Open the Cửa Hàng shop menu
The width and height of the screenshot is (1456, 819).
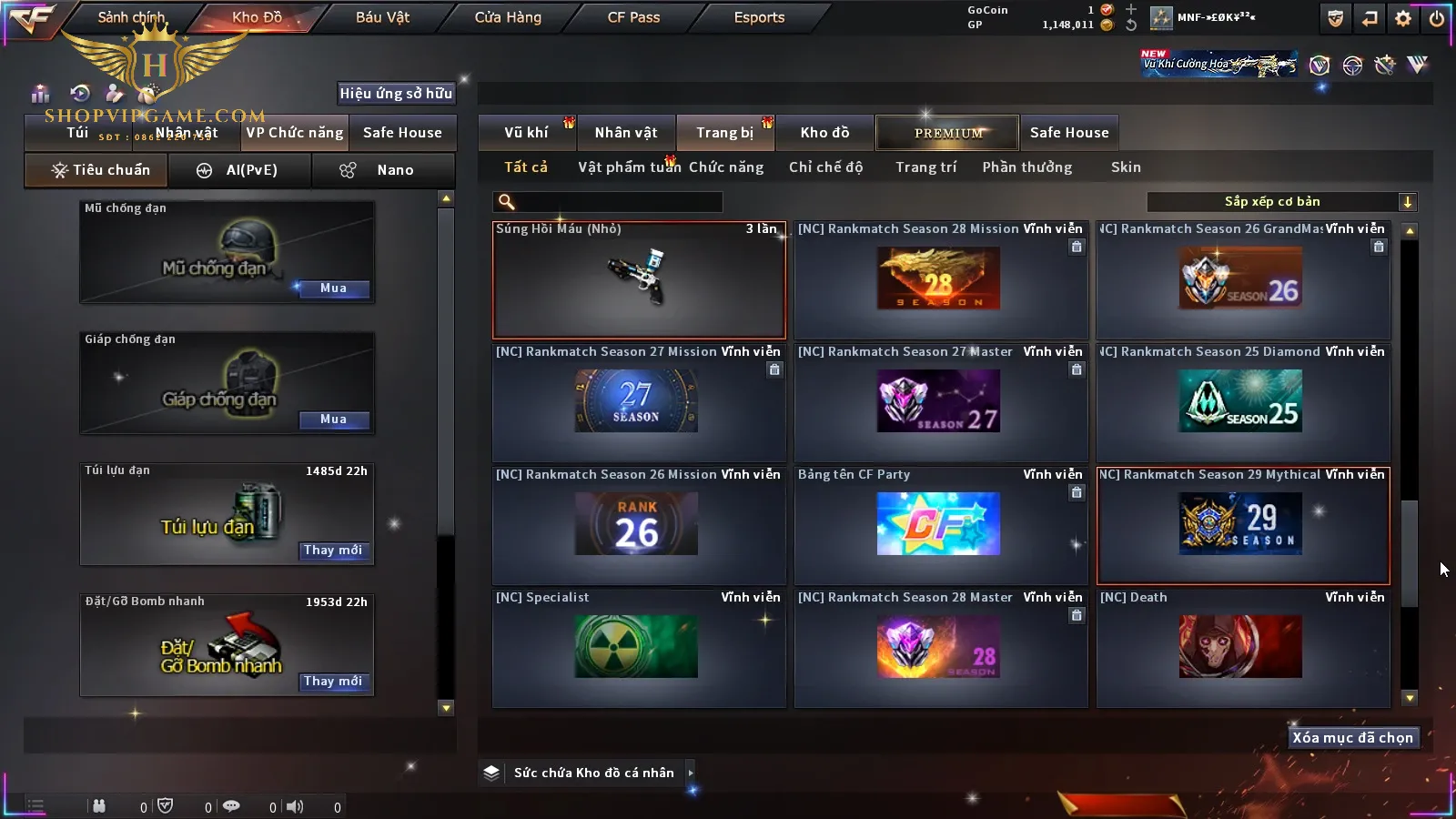pyautogui.click(x=508, y=17)
